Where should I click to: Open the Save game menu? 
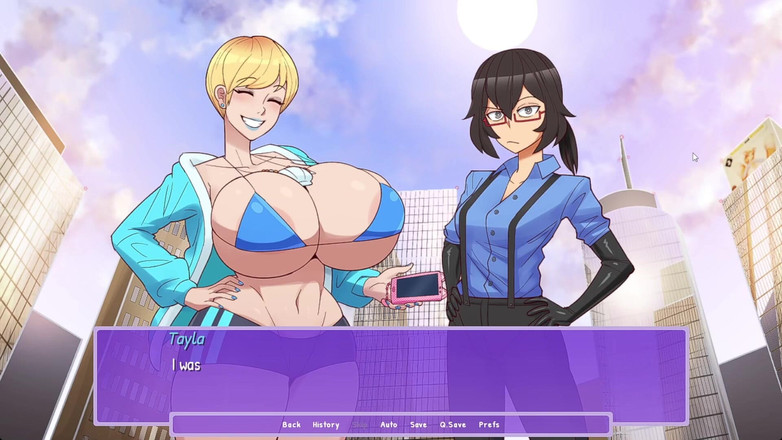pyautogui.click(x=418, y=425)
